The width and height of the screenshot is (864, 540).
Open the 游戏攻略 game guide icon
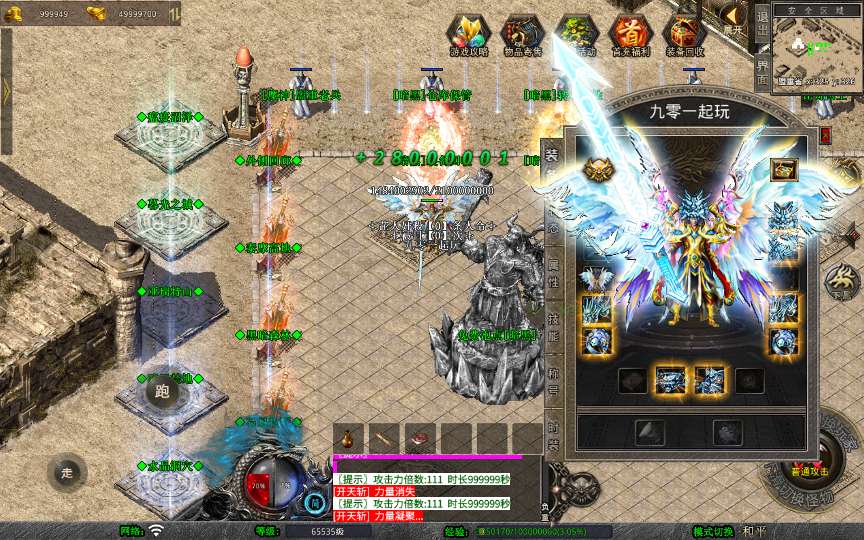[468, 35]
